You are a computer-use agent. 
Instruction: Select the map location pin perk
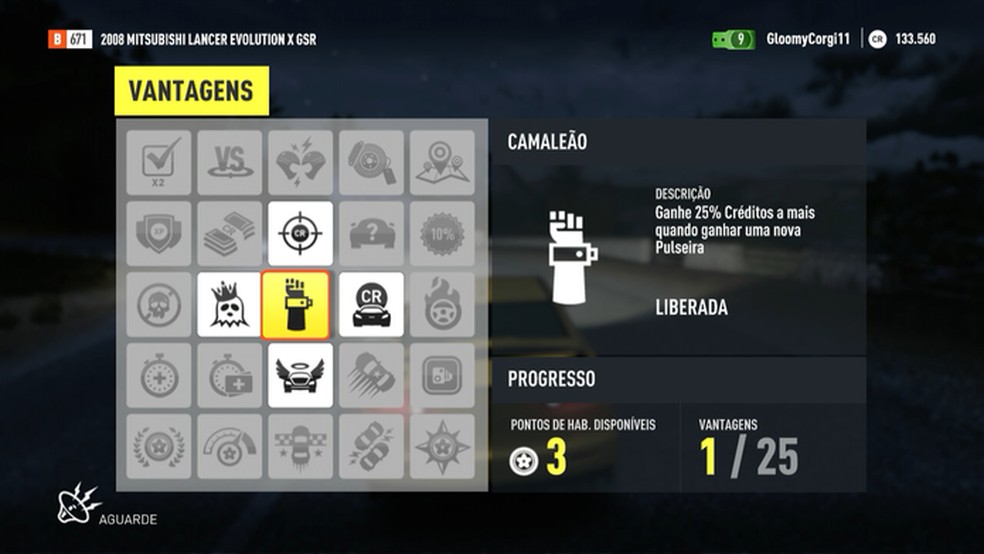pos(442,162)
